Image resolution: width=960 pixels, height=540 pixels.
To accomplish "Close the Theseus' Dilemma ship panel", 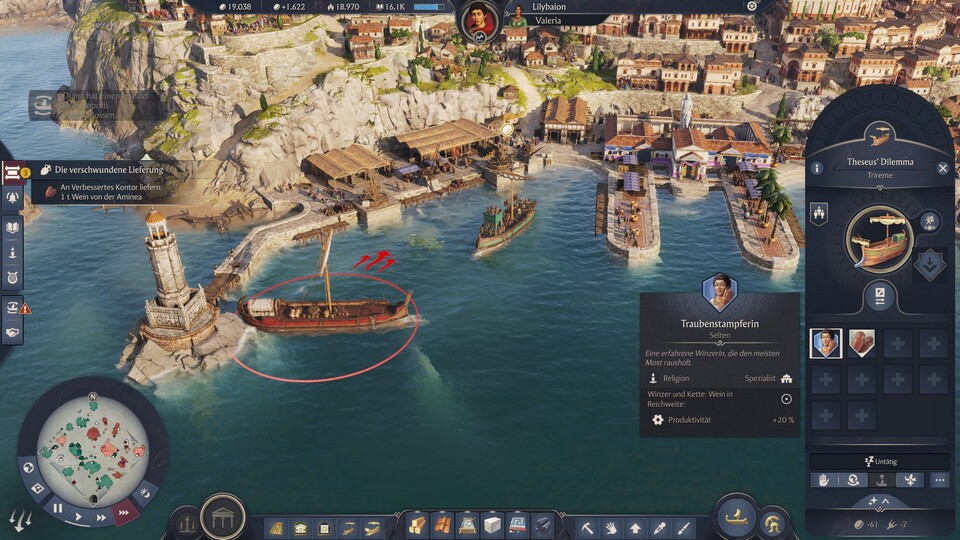I will 942,169.
